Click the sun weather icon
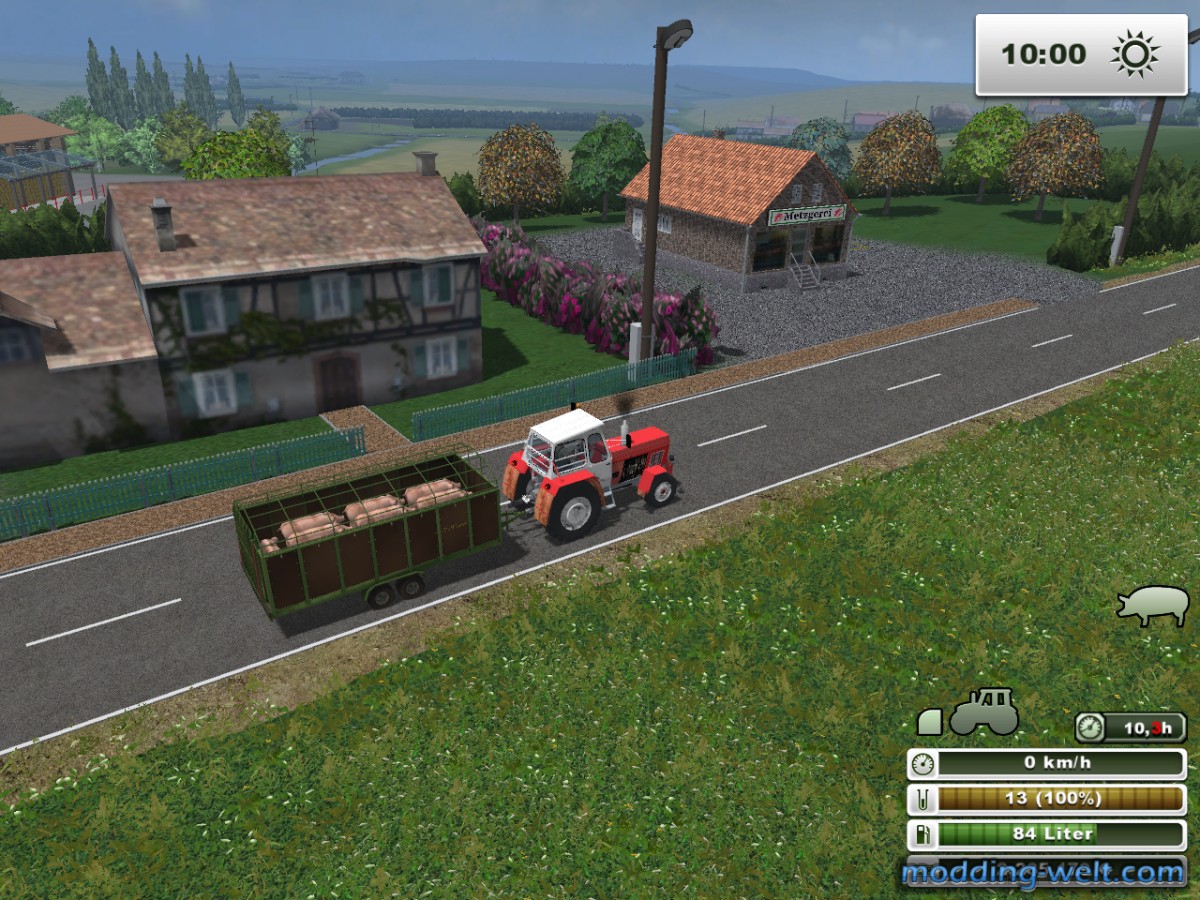The image size is (1200, 900). (1135, 54)
